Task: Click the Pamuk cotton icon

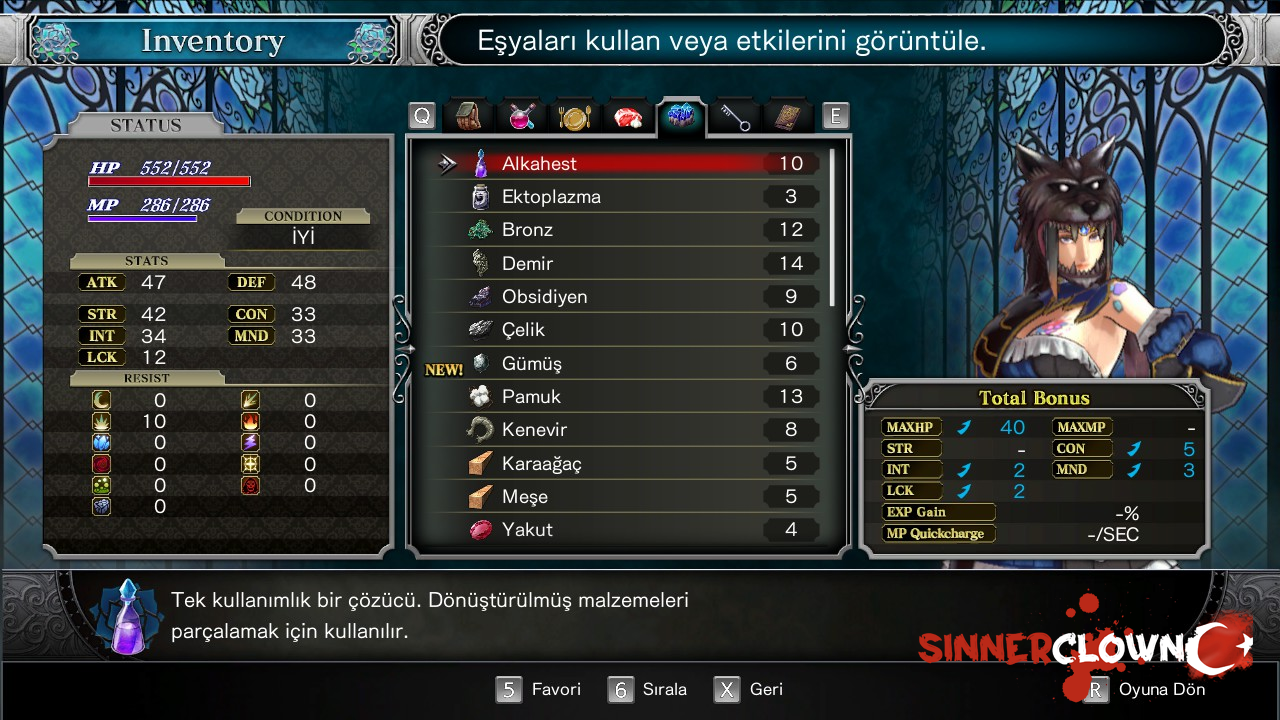Action: tap(479, 396)
